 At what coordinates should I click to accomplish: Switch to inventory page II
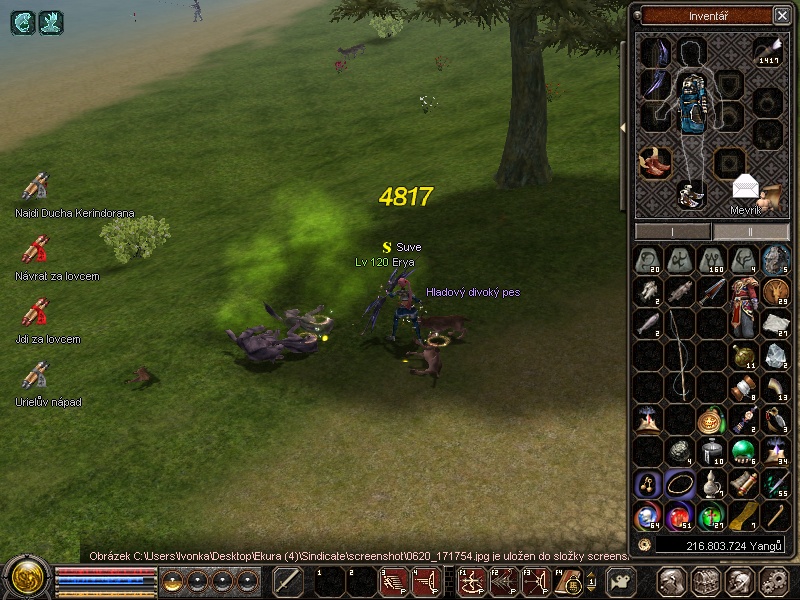[751, 231]
